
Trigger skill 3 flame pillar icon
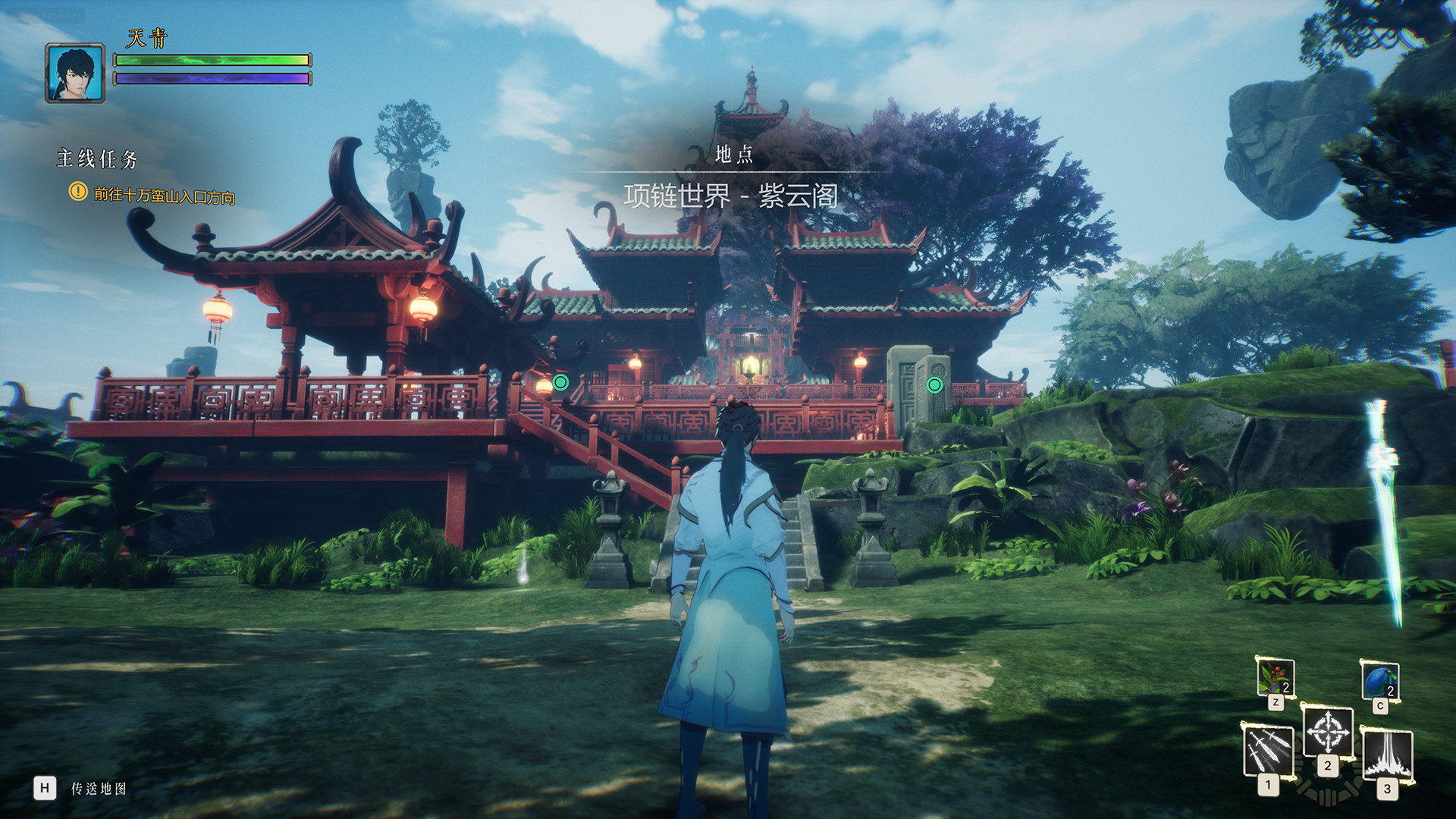click(x=1388, y=757)
